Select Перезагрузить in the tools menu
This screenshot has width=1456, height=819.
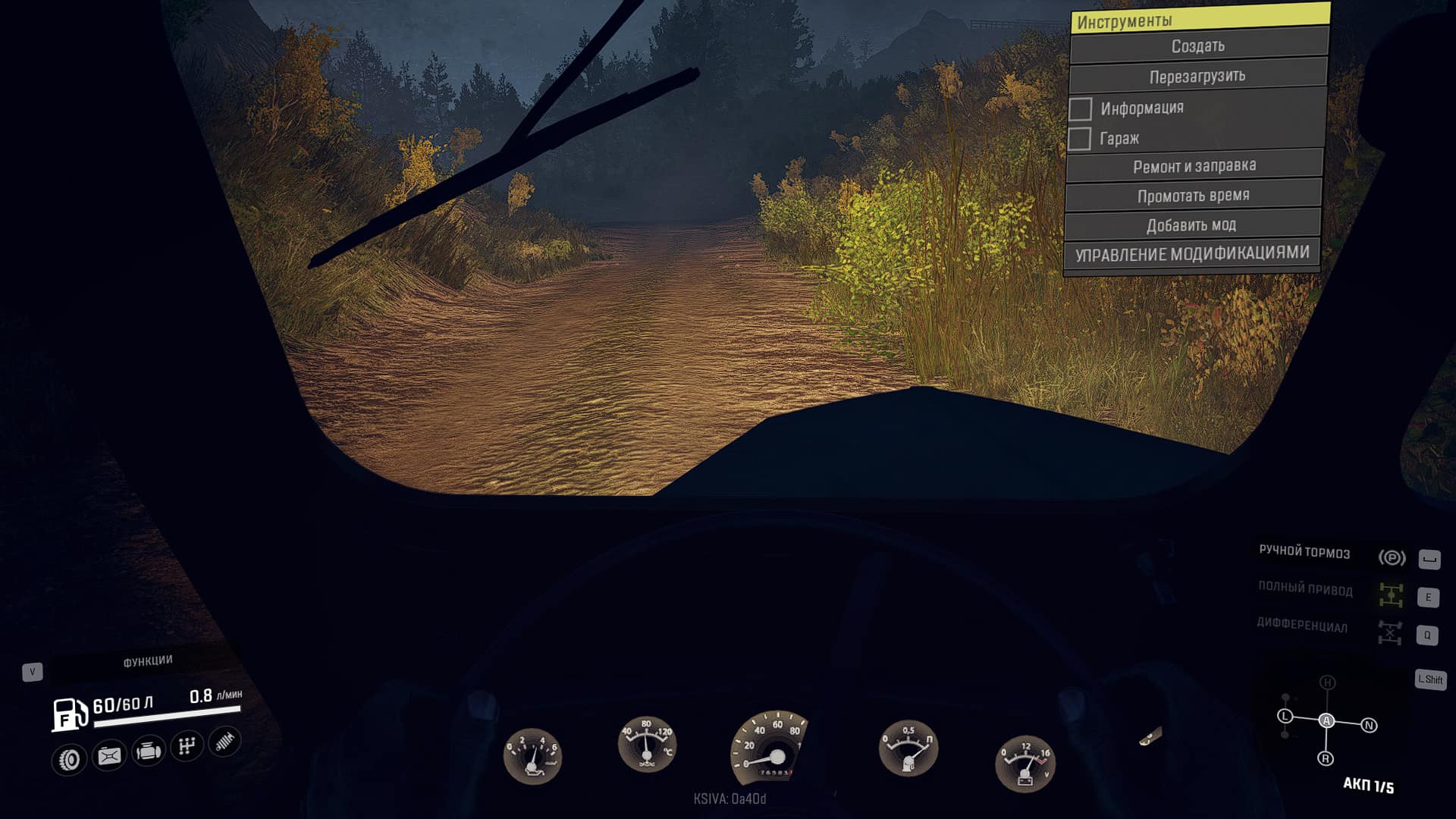coord(1197,77)
